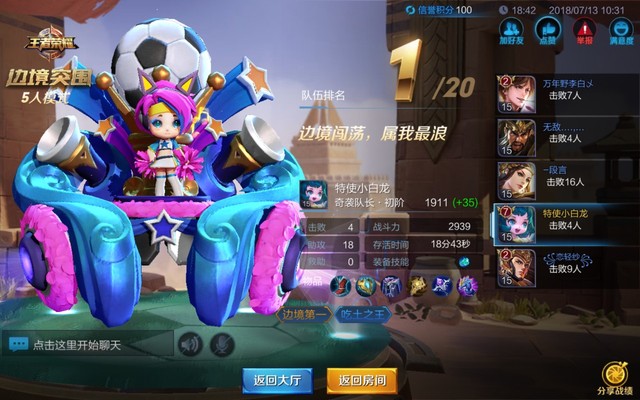The image size is (640, 400).
Task: Return to lobby with 返回大厅 button
Action: coord(278,380)
